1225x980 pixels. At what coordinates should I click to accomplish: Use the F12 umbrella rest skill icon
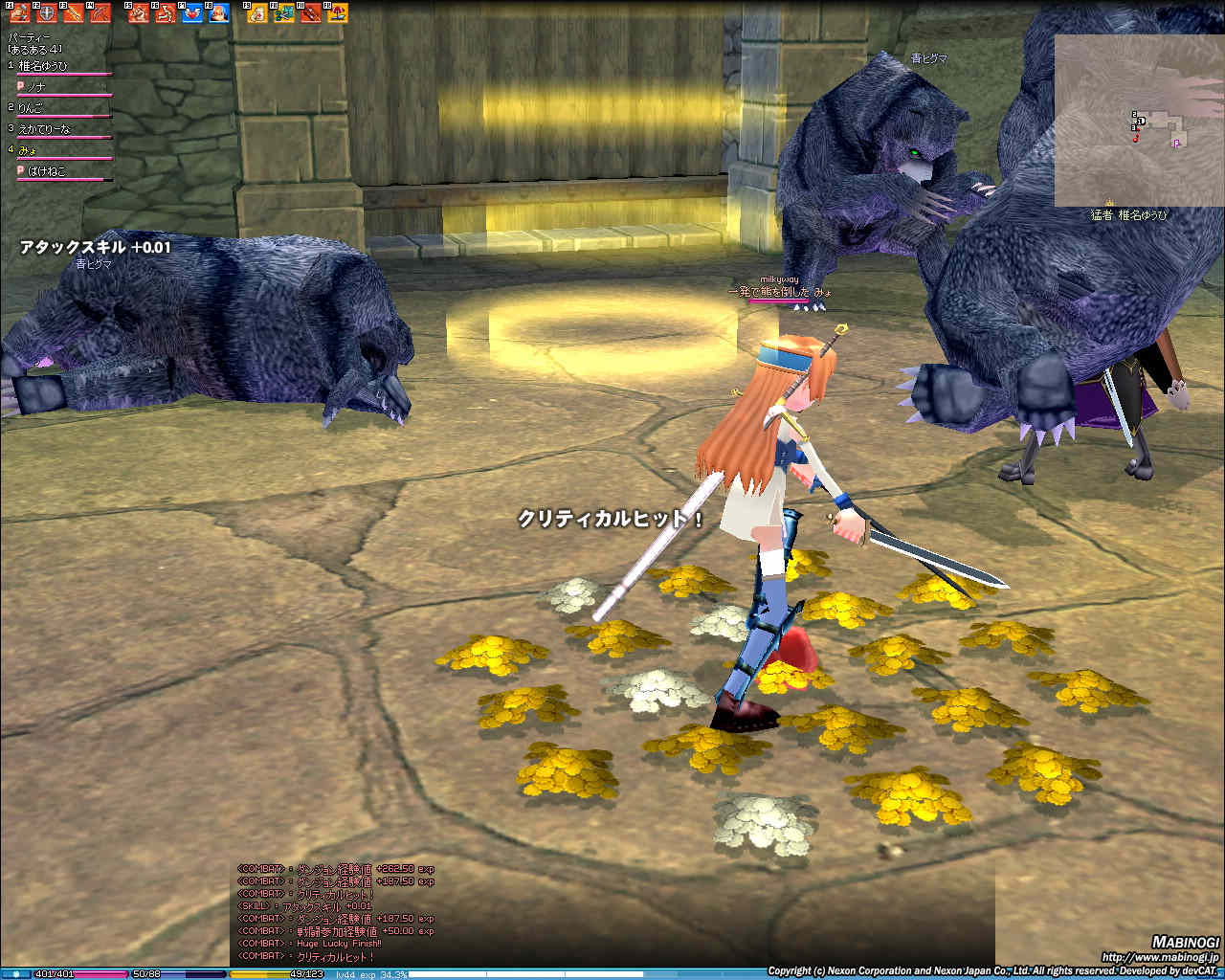pos(338,13)
